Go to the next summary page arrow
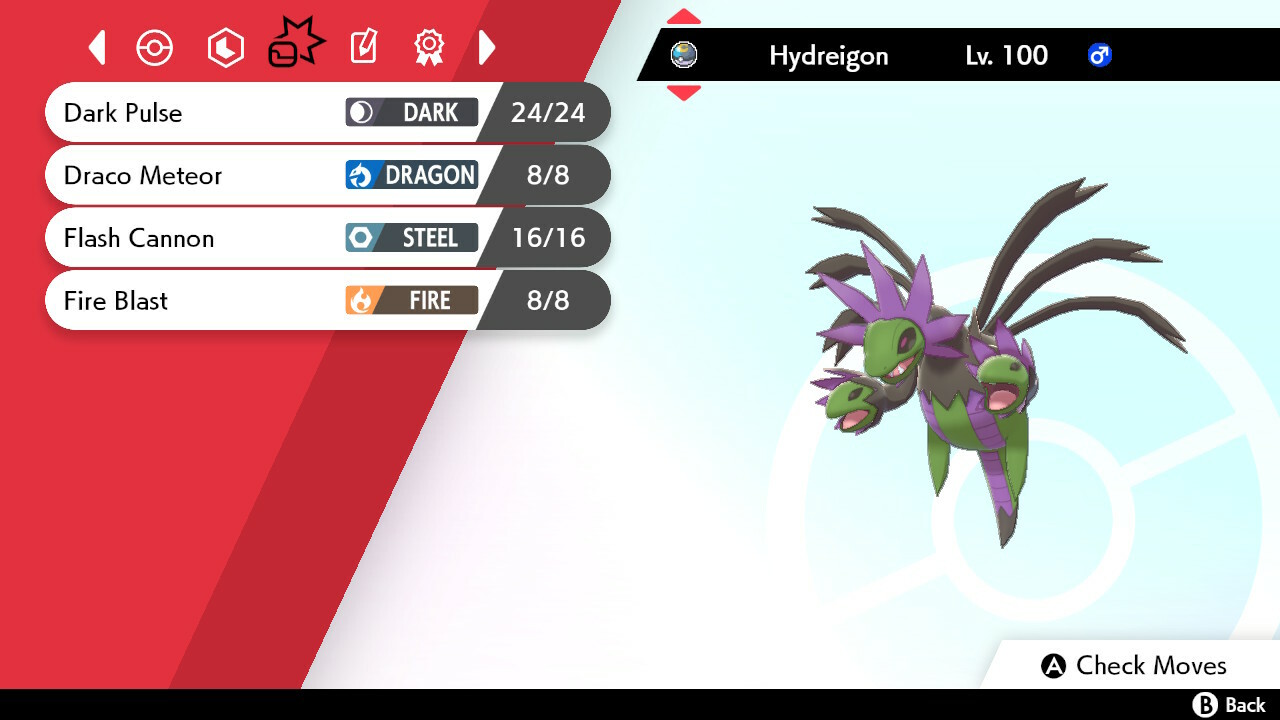The height and width of the screenshot is (720, 1280). pyautogui.click(x=487, y=48)
